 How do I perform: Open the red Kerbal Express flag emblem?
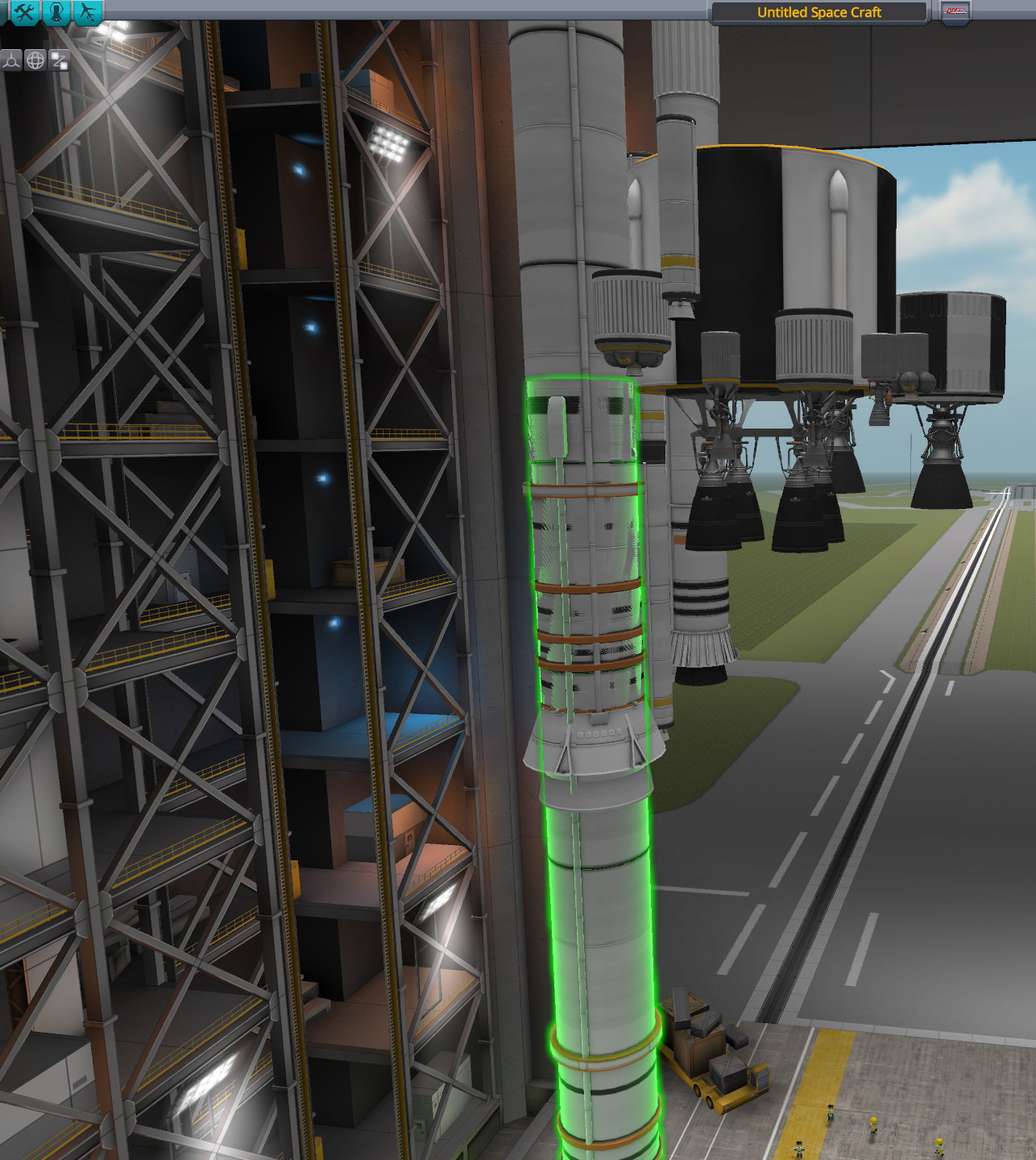(957, 10)
